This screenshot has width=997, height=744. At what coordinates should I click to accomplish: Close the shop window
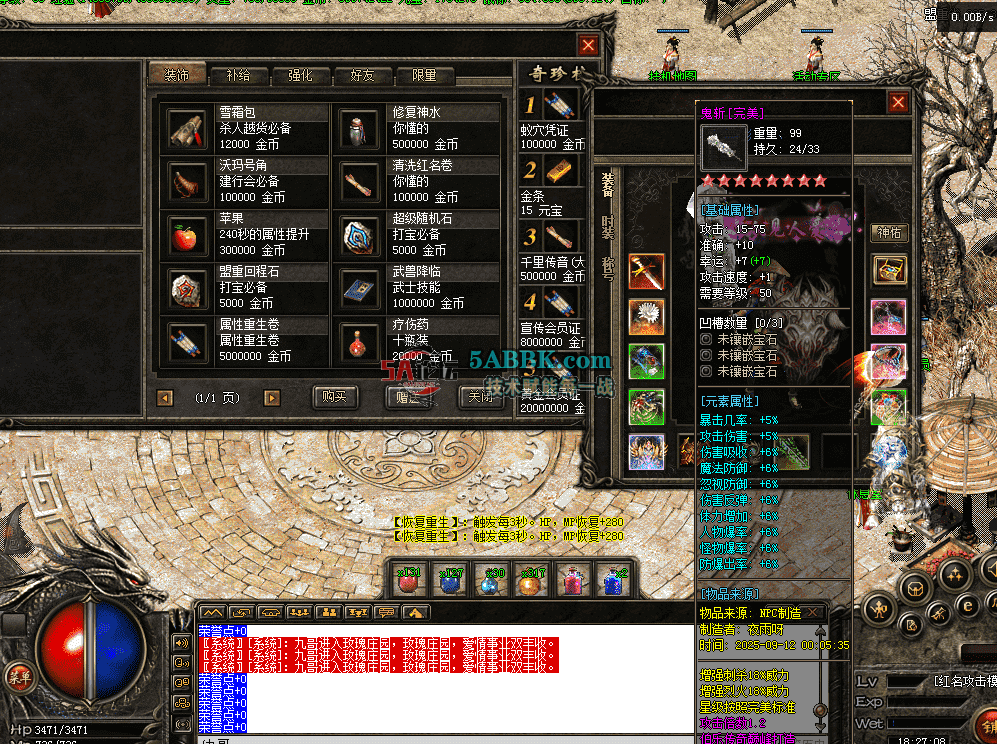tap(588, 45)
